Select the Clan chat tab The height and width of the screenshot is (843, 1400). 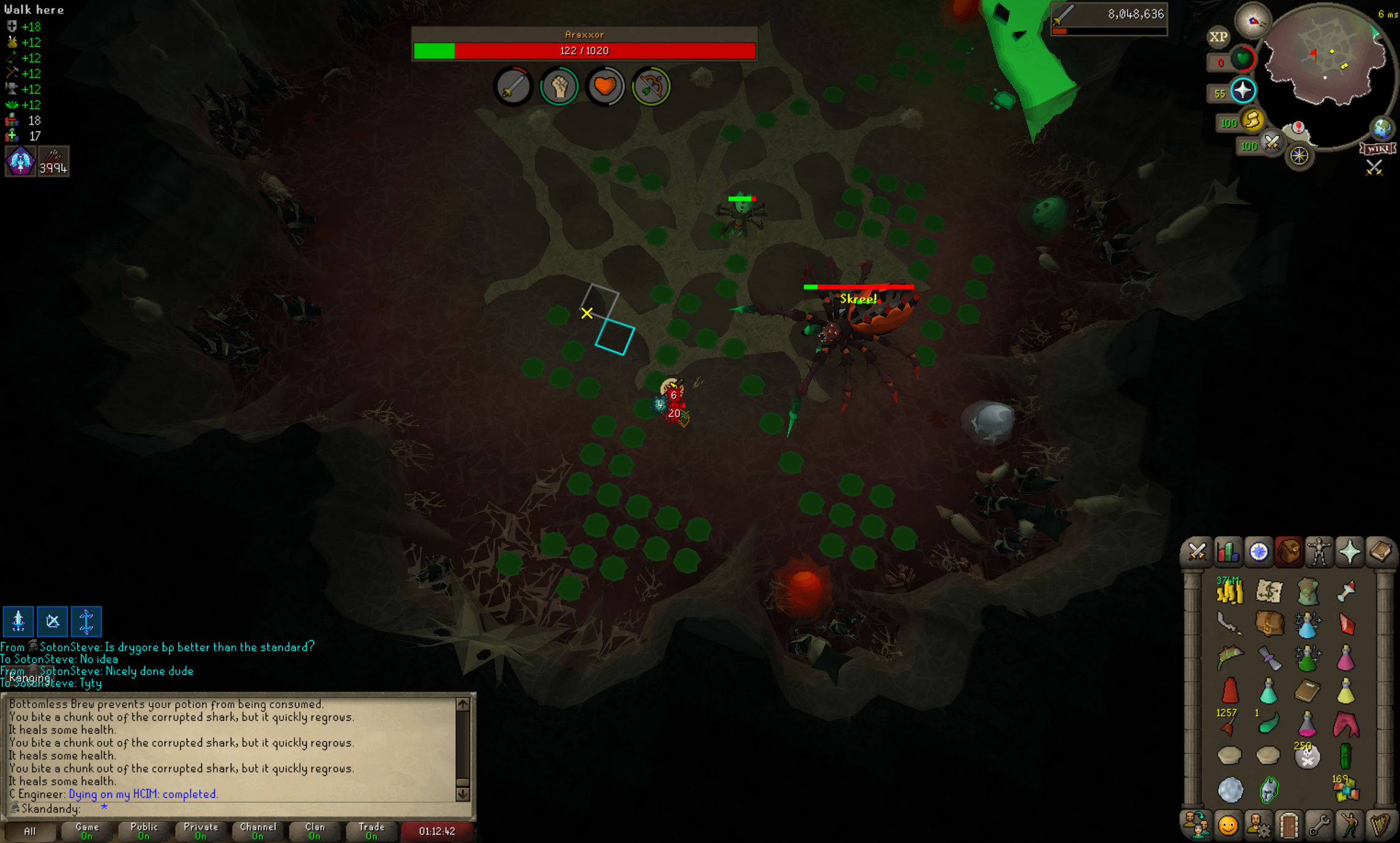coord(315,831)
